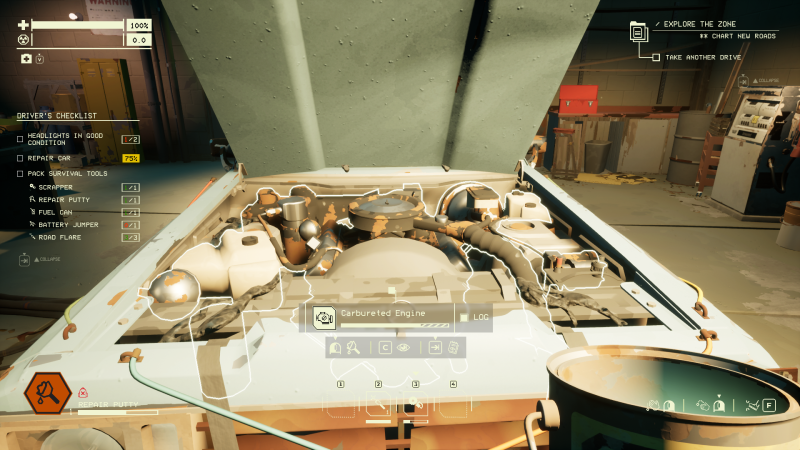This screenshot has width=800, height=450.
Task: Select the second hotbar slot with the tool
Action: pyautogui.click(x=378, y=405)
